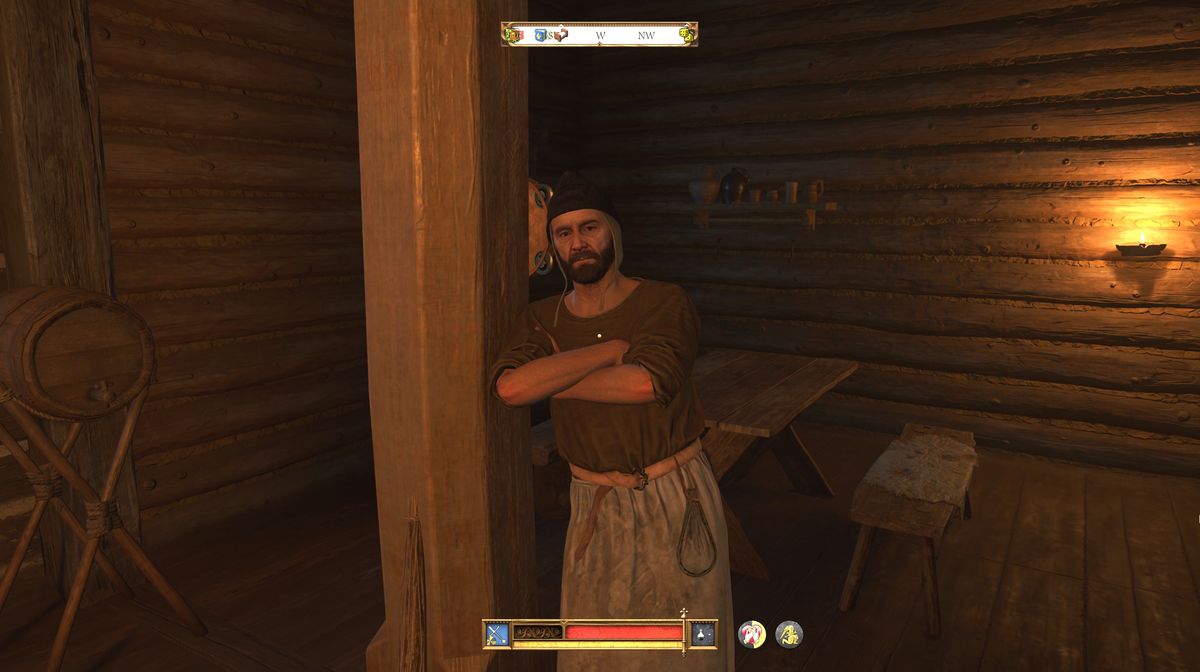
Task: Click the potion slot beside health bar
Action: pyautogui.click(x=704, y=633)
